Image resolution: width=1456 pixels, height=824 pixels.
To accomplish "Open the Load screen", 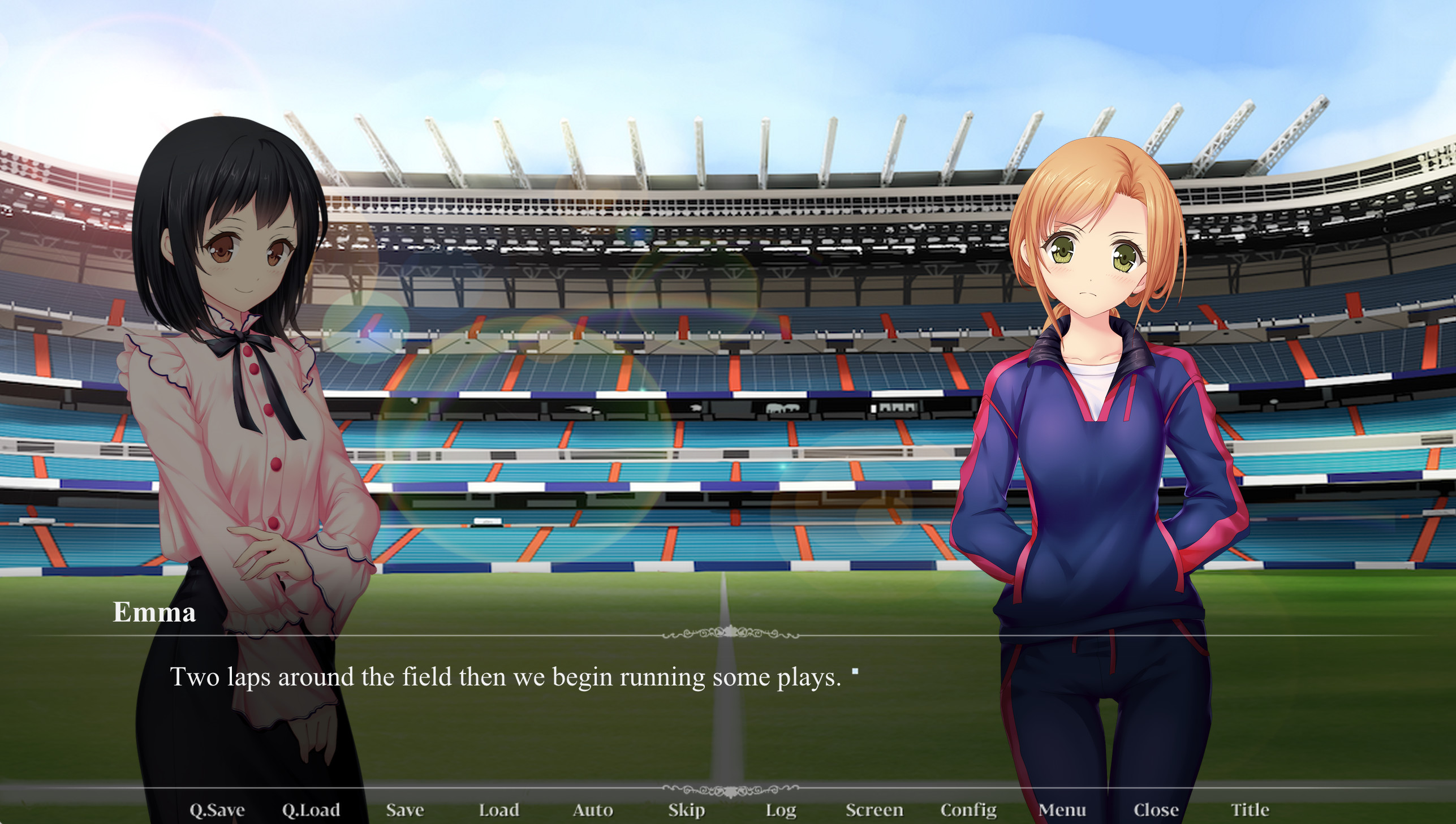I will pos(498,810).
